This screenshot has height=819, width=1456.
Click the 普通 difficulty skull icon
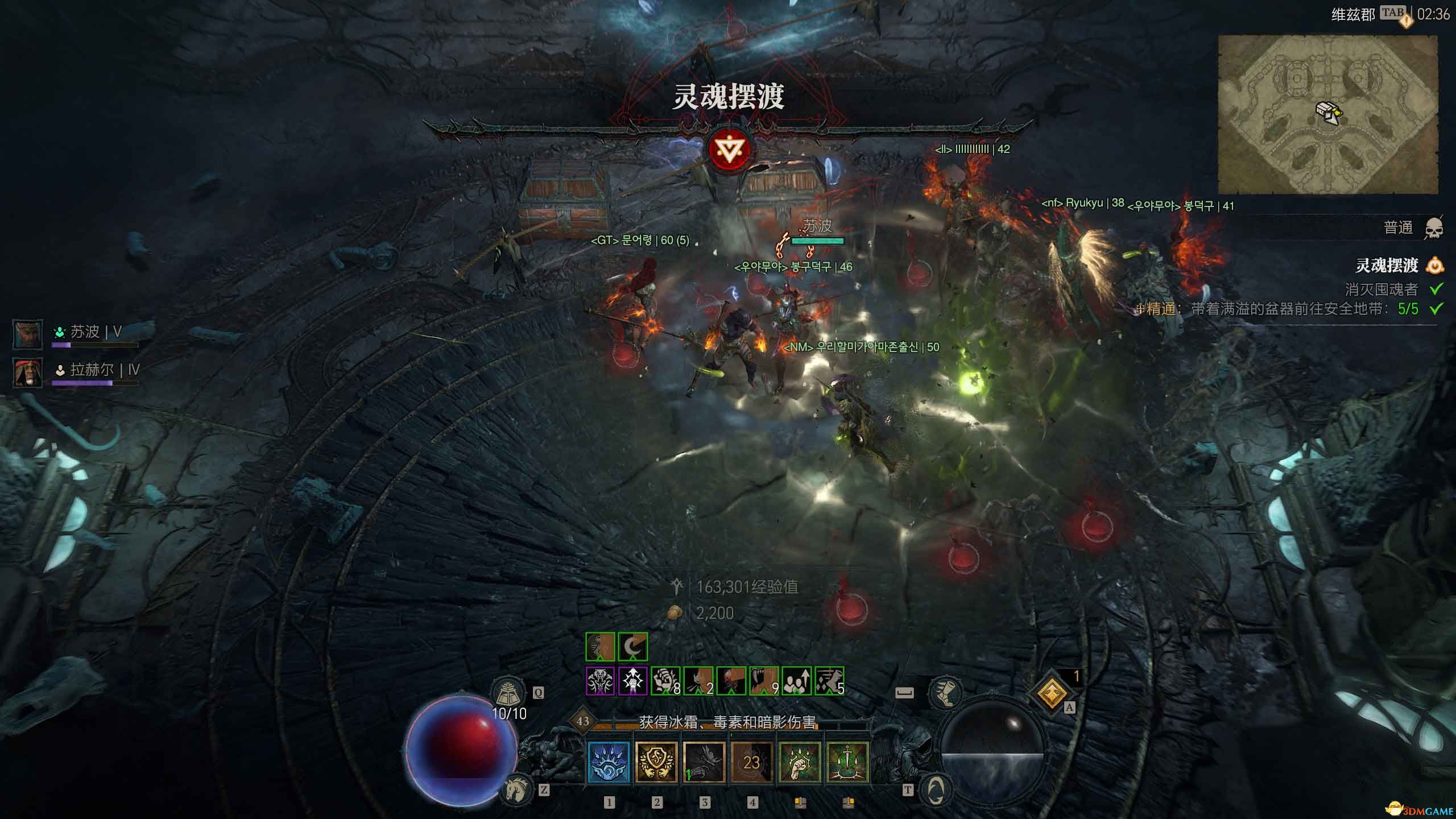[x=1434, y=229]
